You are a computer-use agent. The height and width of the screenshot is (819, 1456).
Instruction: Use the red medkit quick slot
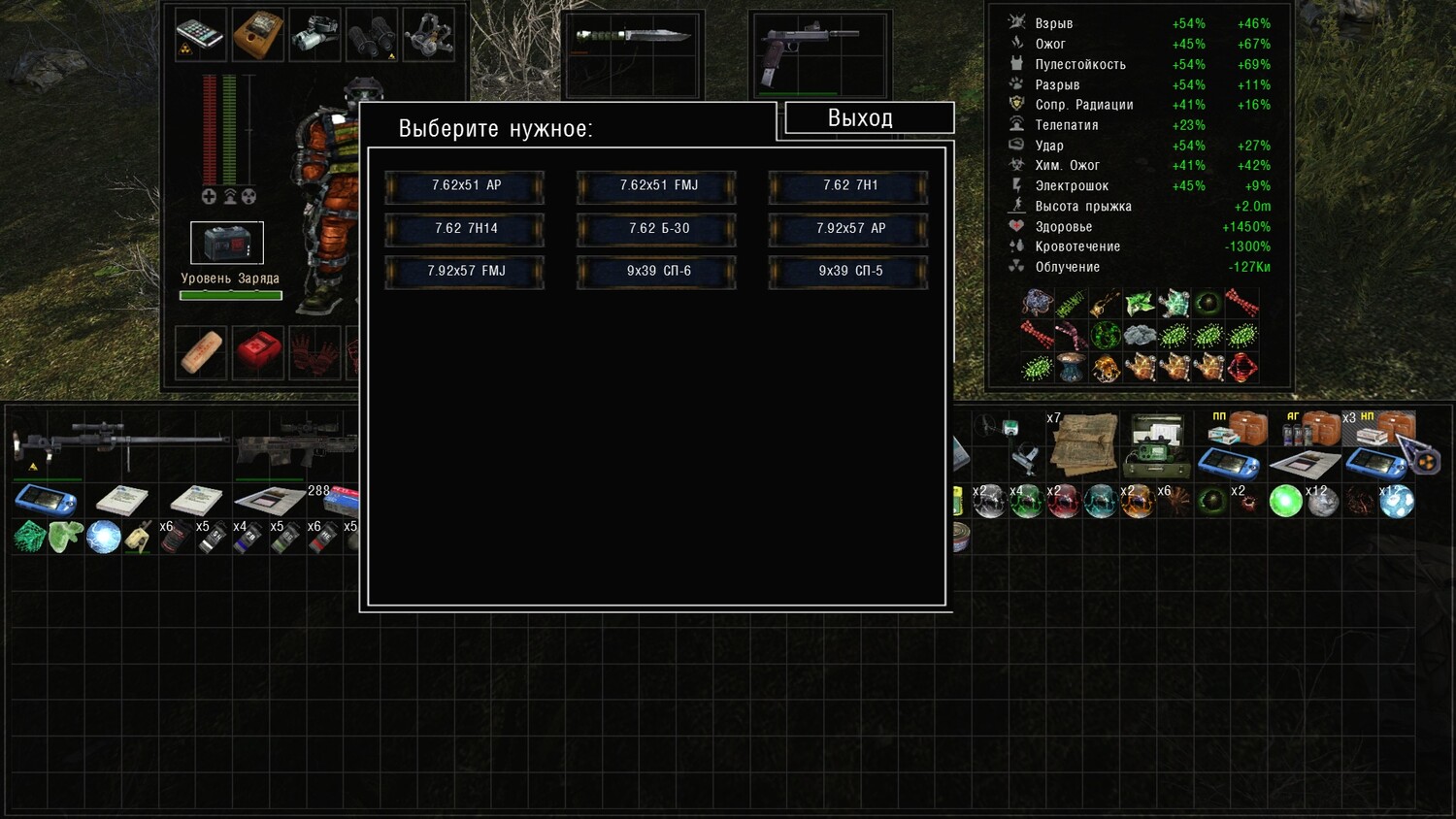coord(257,351)
